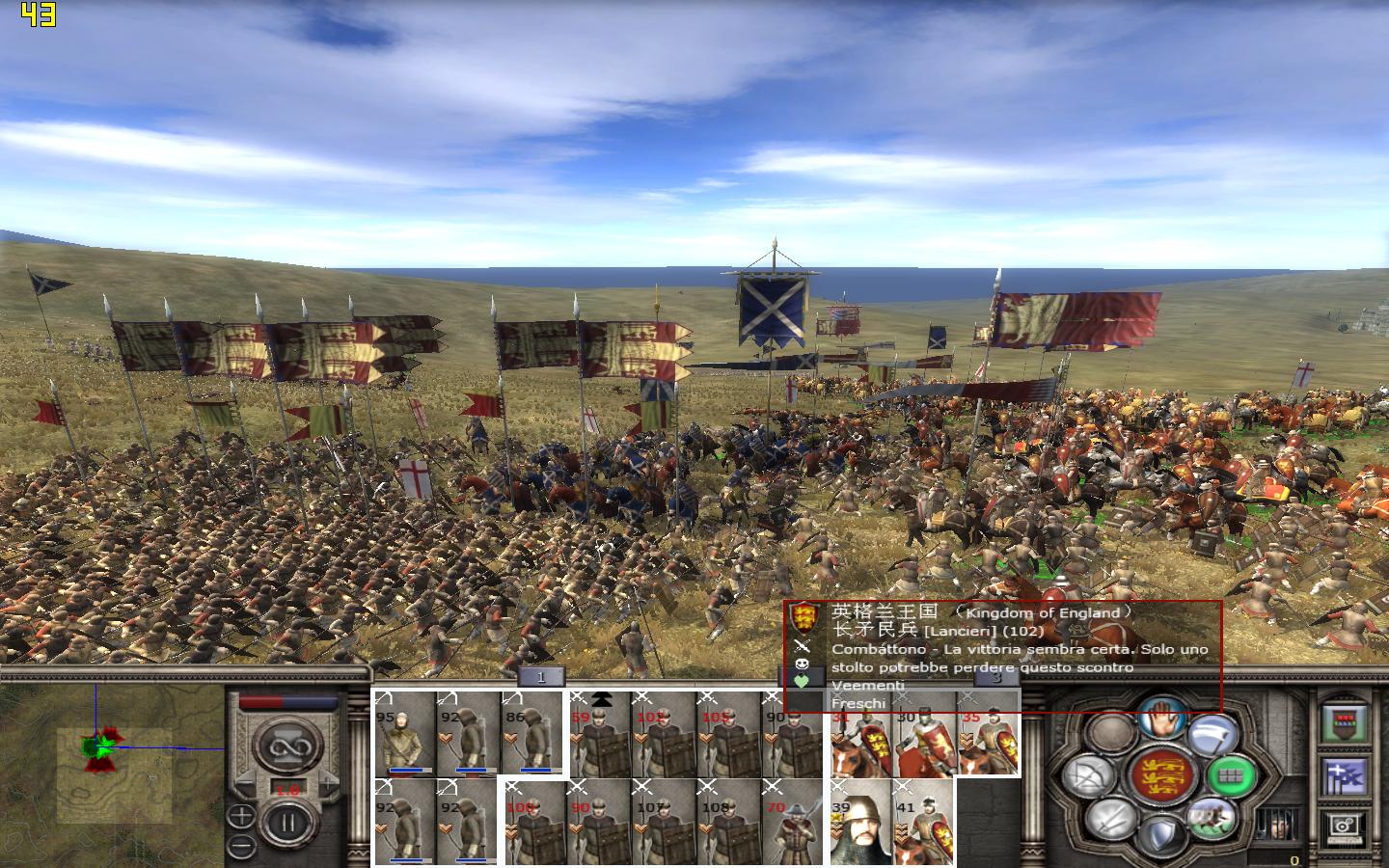This screenshot has width=1389, height=868.
Task: Zoom in the minimap using the plus button
Action: point(240,815)
